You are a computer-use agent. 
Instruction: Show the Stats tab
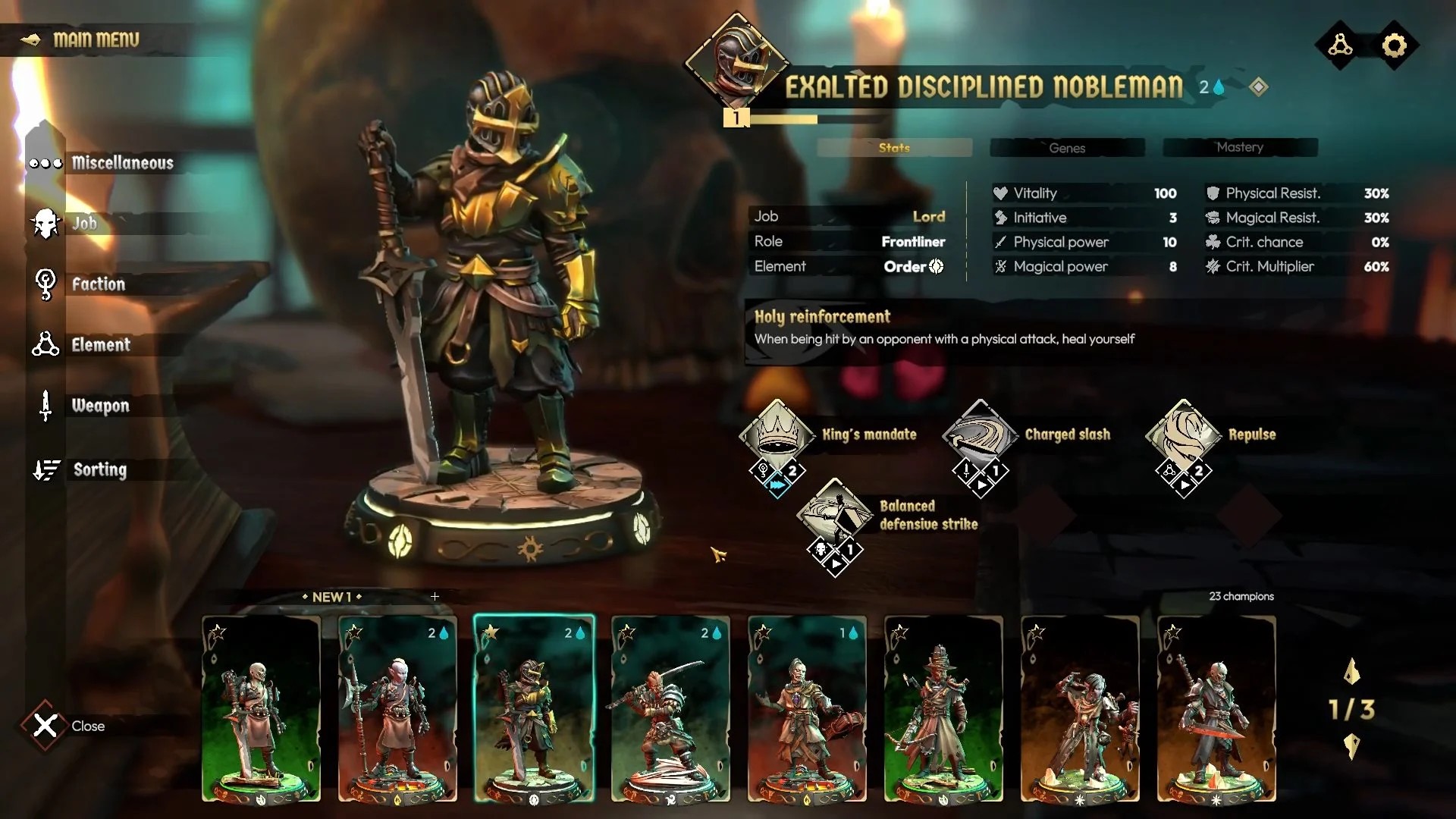(x=894, y=148)
